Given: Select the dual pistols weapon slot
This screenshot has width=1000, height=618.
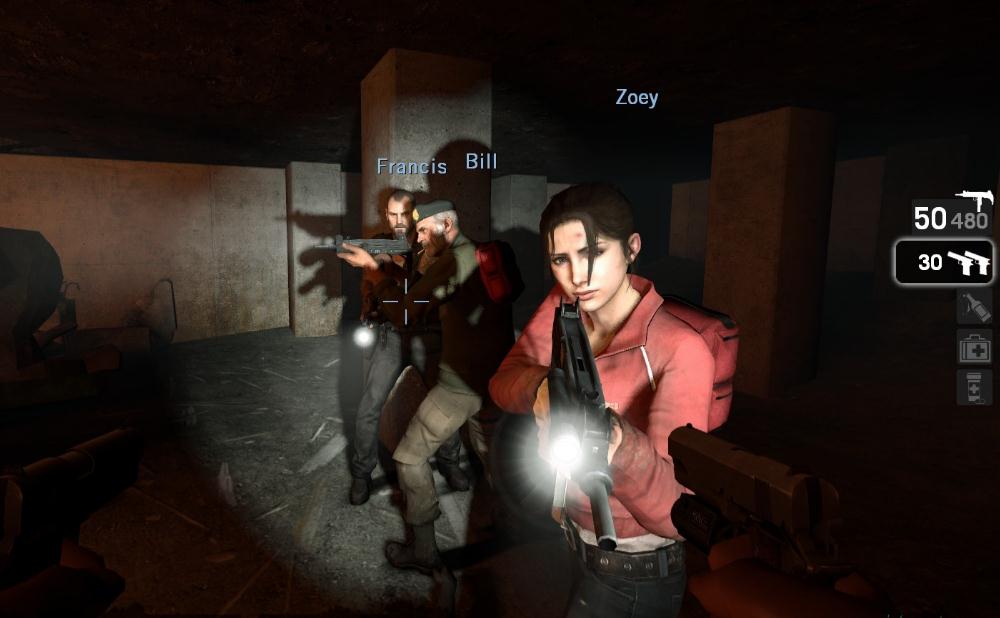Looking at the screenshot, I should point(943,262).
